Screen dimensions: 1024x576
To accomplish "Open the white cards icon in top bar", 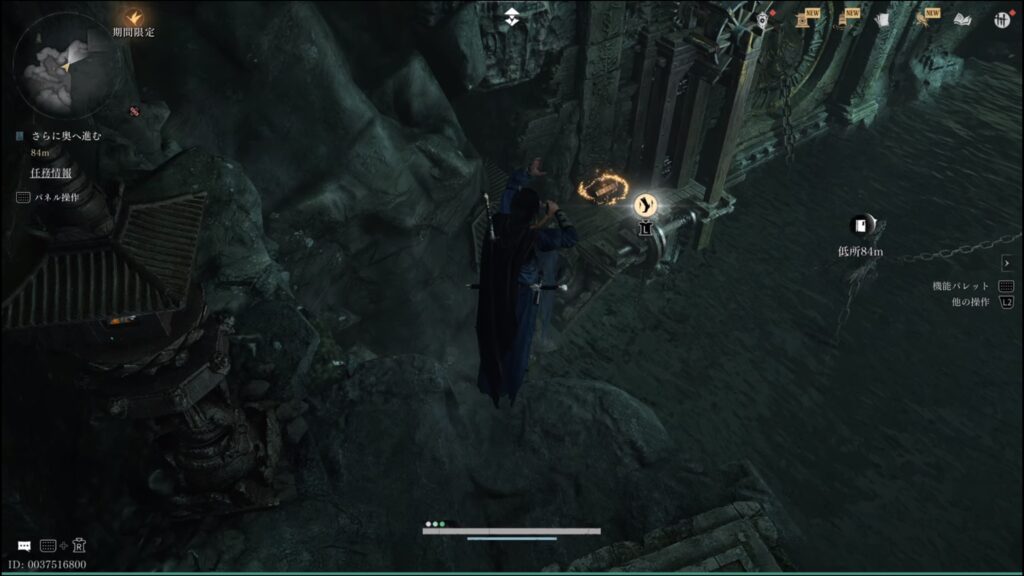I will click(881, 19).
